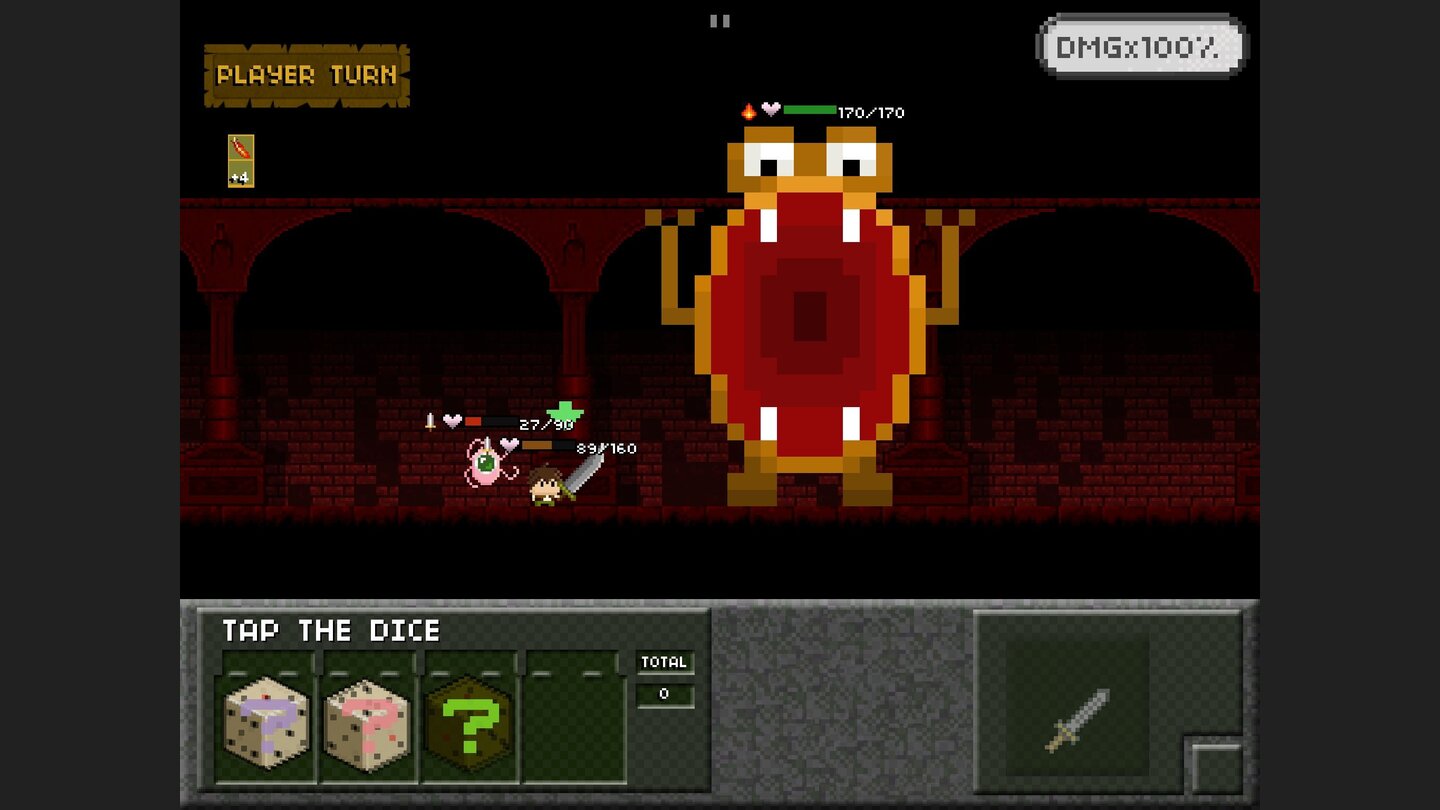
Task: Click the PLAYER TURN wooden banner
Action: pos(307,74)
